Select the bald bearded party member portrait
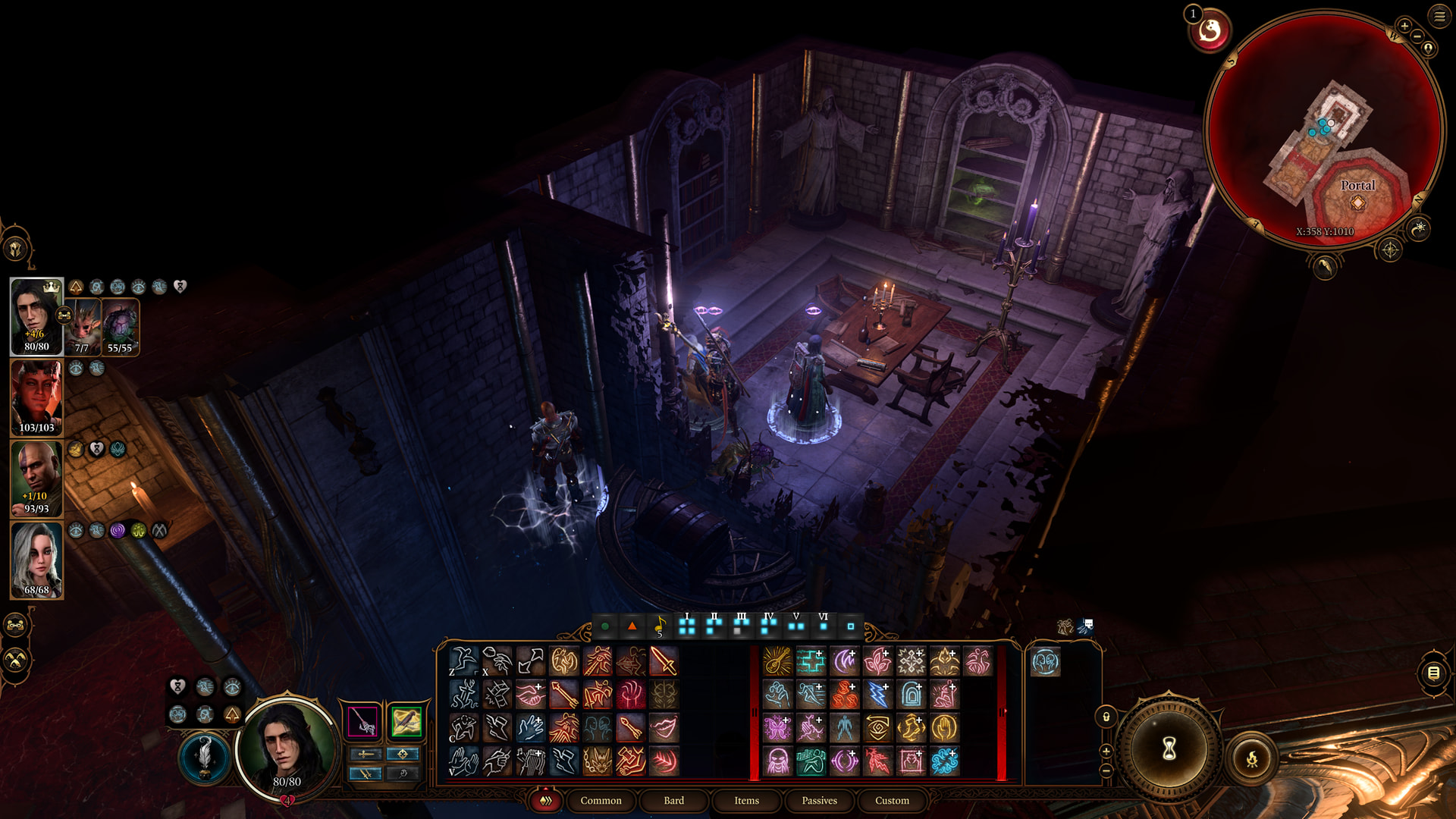 [36, 478]
